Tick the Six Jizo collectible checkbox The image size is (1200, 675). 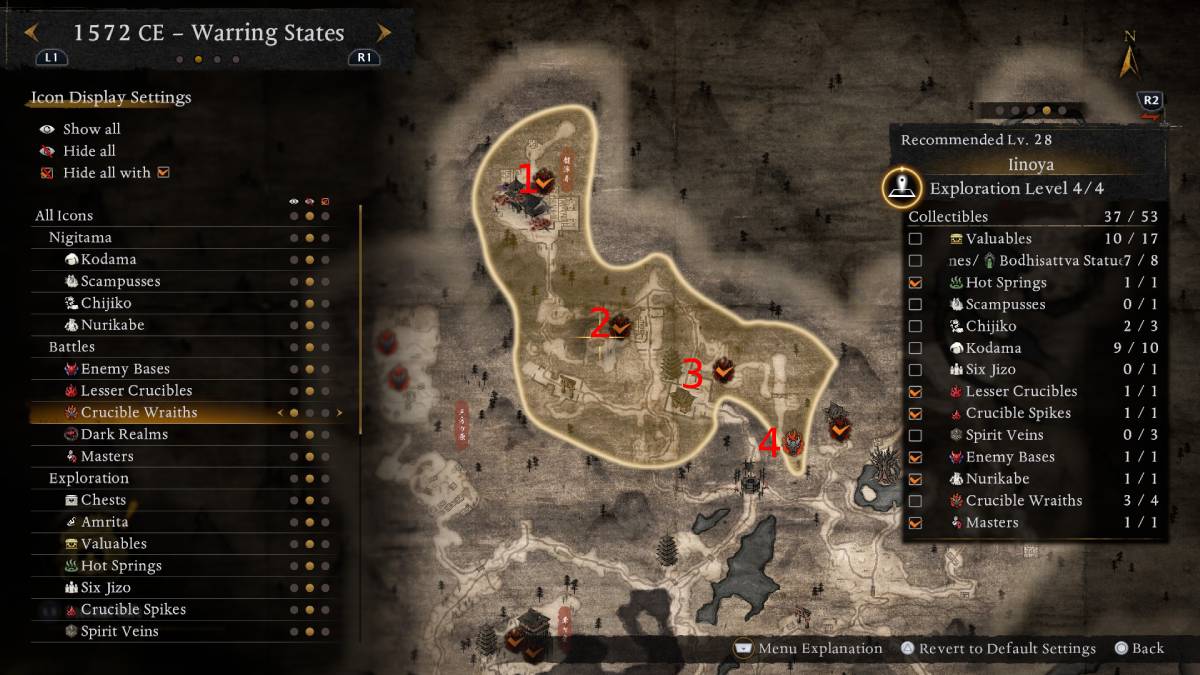pos(915,370)
